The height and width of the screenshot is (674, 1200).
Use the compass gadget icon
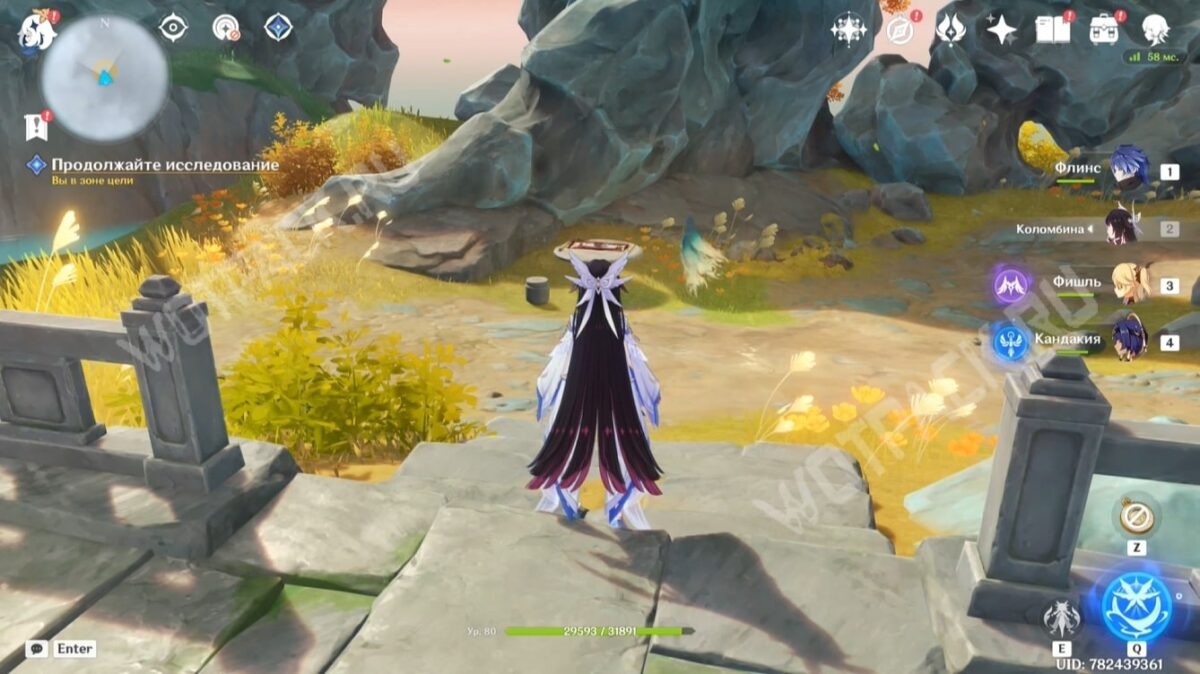pos(1135,517)
